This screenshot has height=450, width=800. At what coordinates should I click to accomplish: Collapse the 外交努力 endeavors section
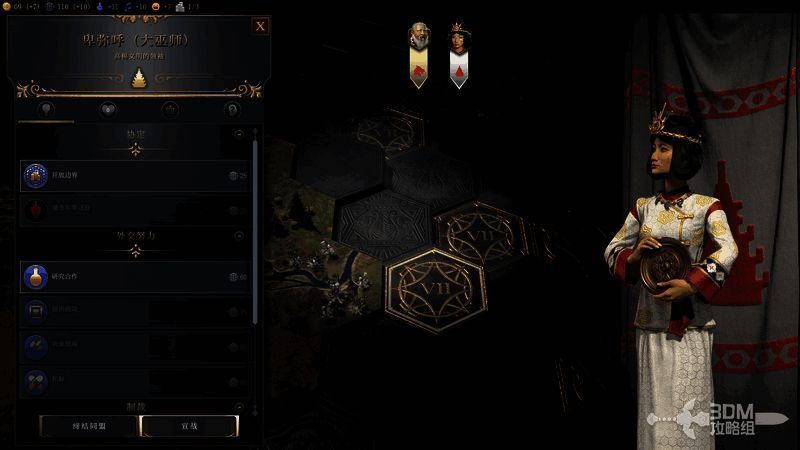(x=238, y=236)
